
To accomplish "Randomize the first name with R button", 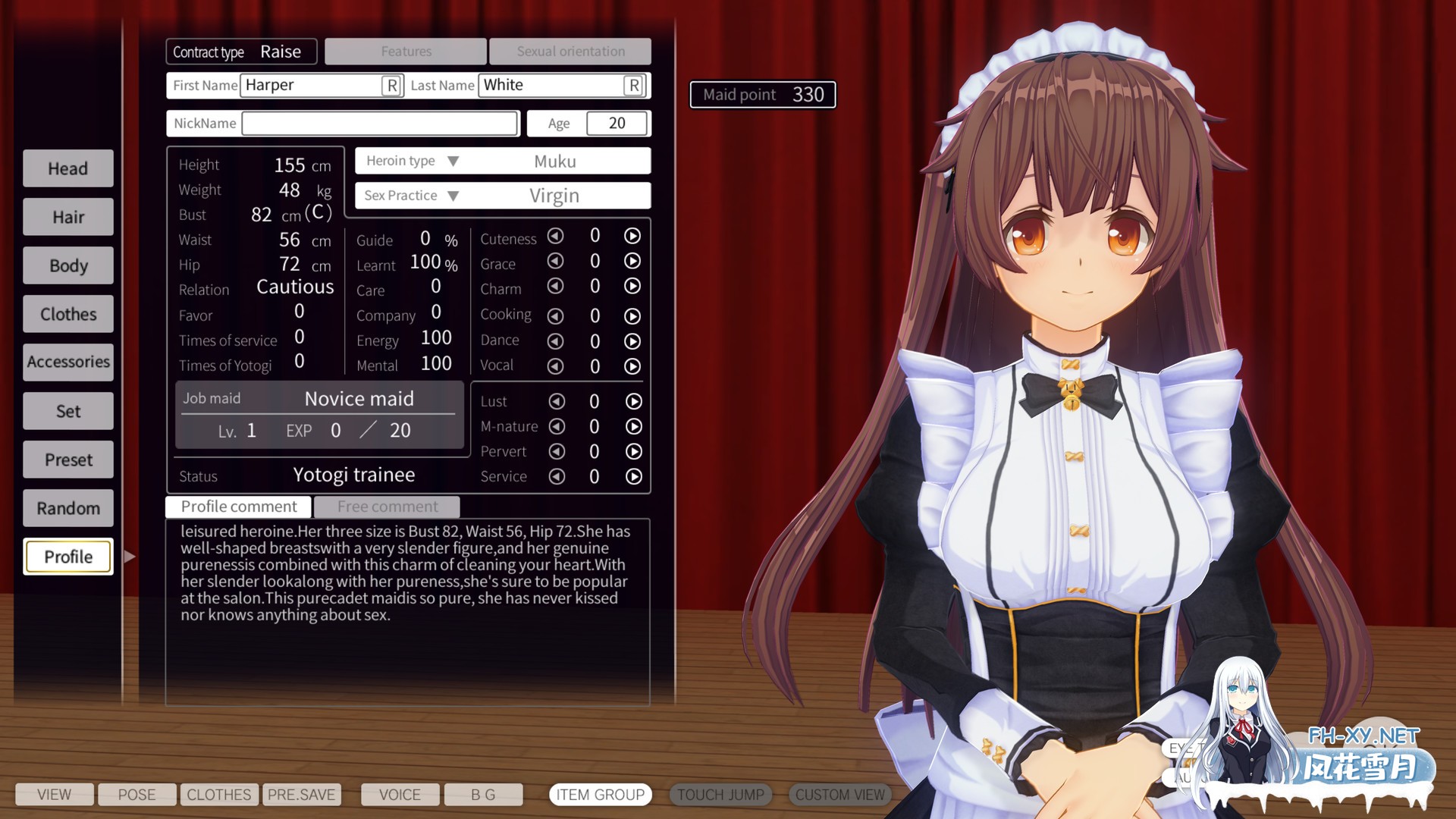I will 391,86.
